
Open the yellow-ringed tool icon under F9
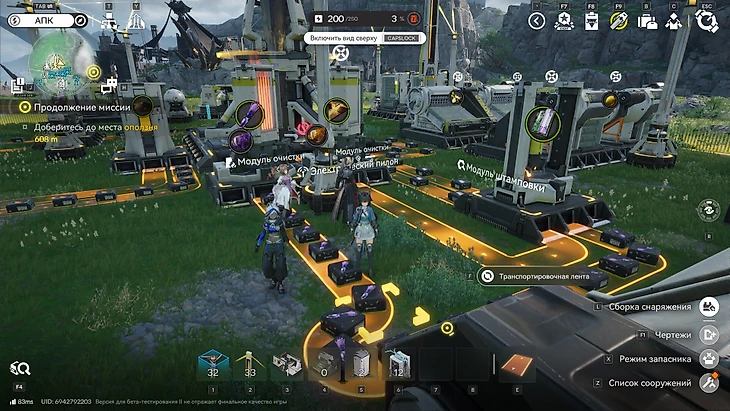coord(619,21)
